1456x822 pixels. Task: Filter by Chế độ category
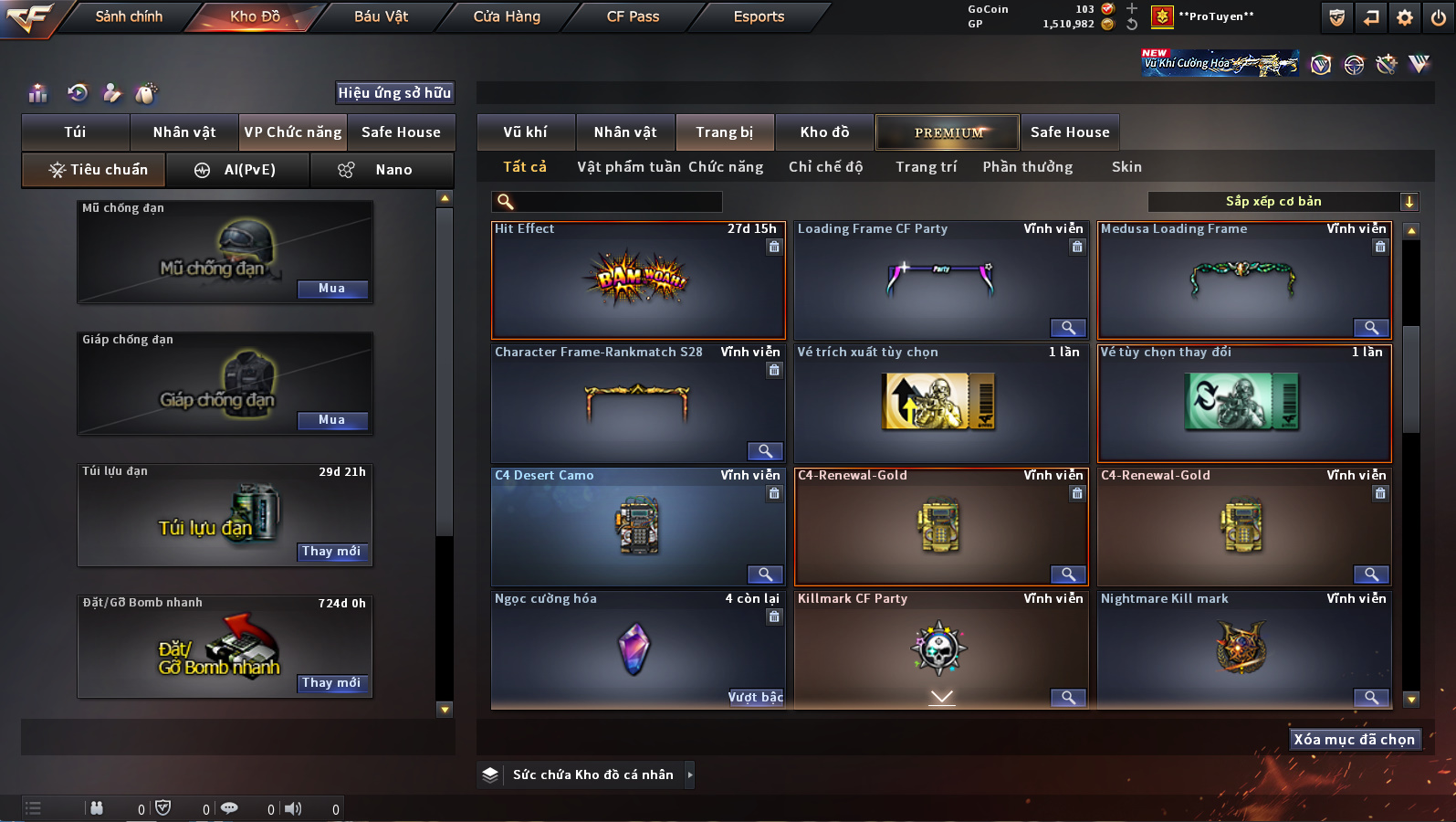click(x=825, y=167)
